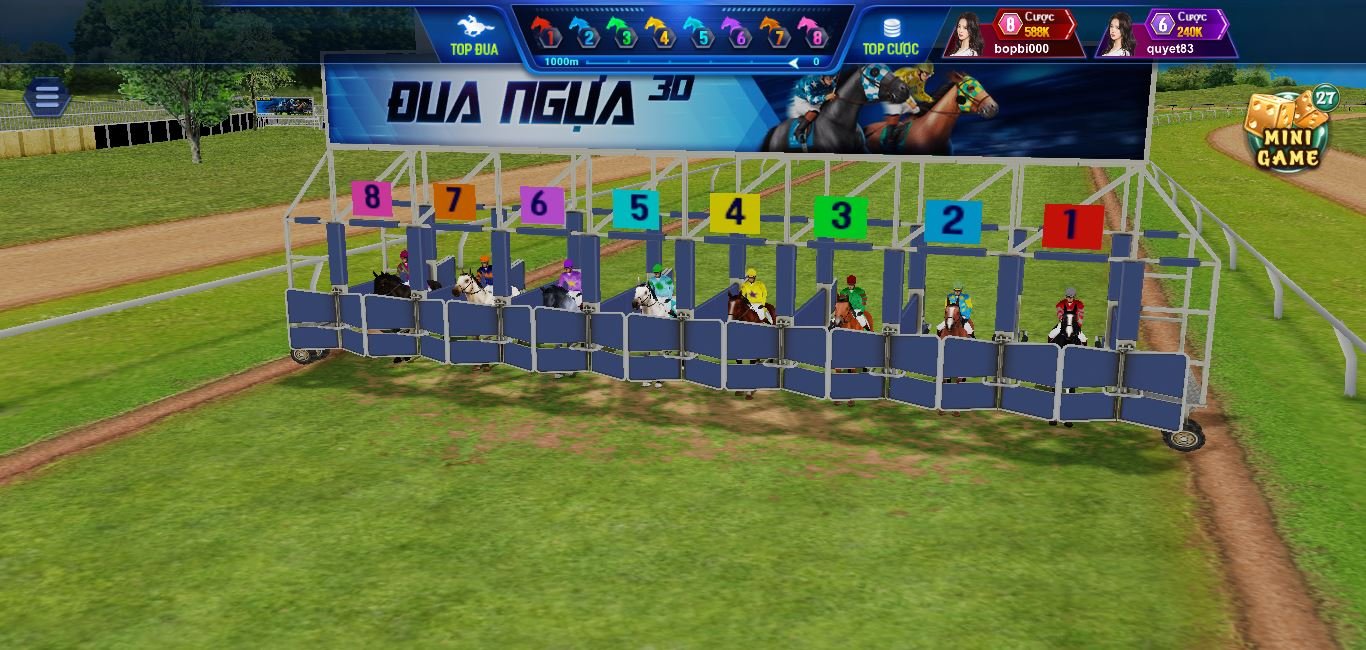Show the Top Đua ranking
Screen dimensions: 1366x650
pyautogui.click(x=474, y=35)
